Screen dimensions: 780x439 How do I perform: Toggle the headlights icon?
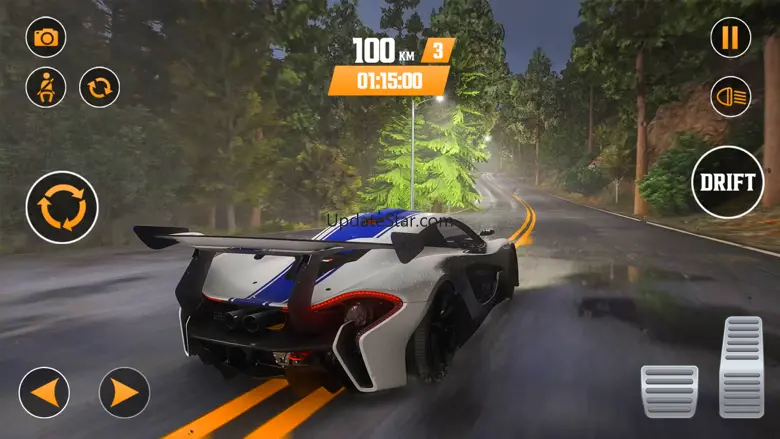coord(731,96)
